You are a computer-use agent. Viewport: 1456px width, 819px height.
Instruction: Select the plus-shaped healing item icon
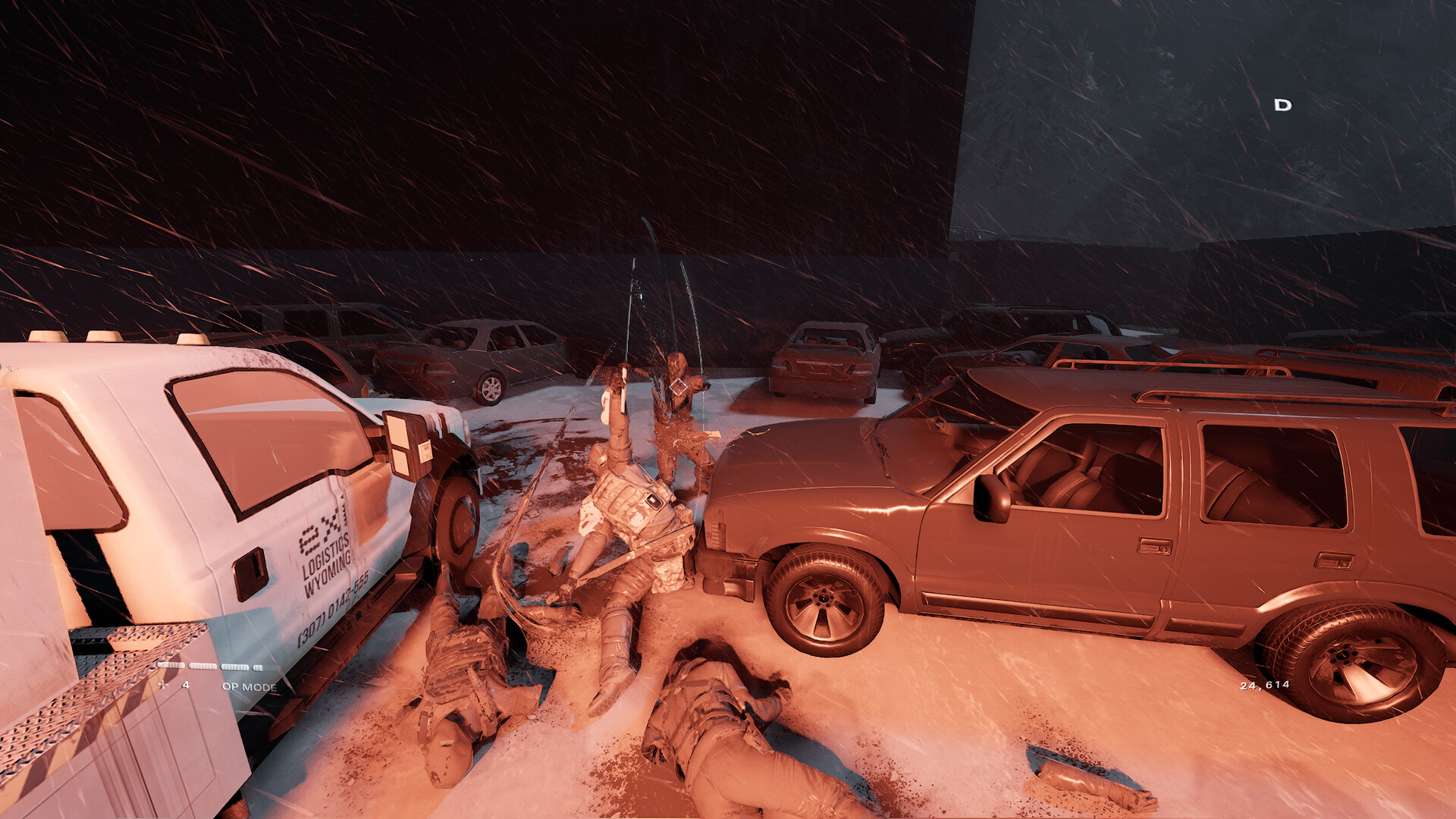[162, 685]
